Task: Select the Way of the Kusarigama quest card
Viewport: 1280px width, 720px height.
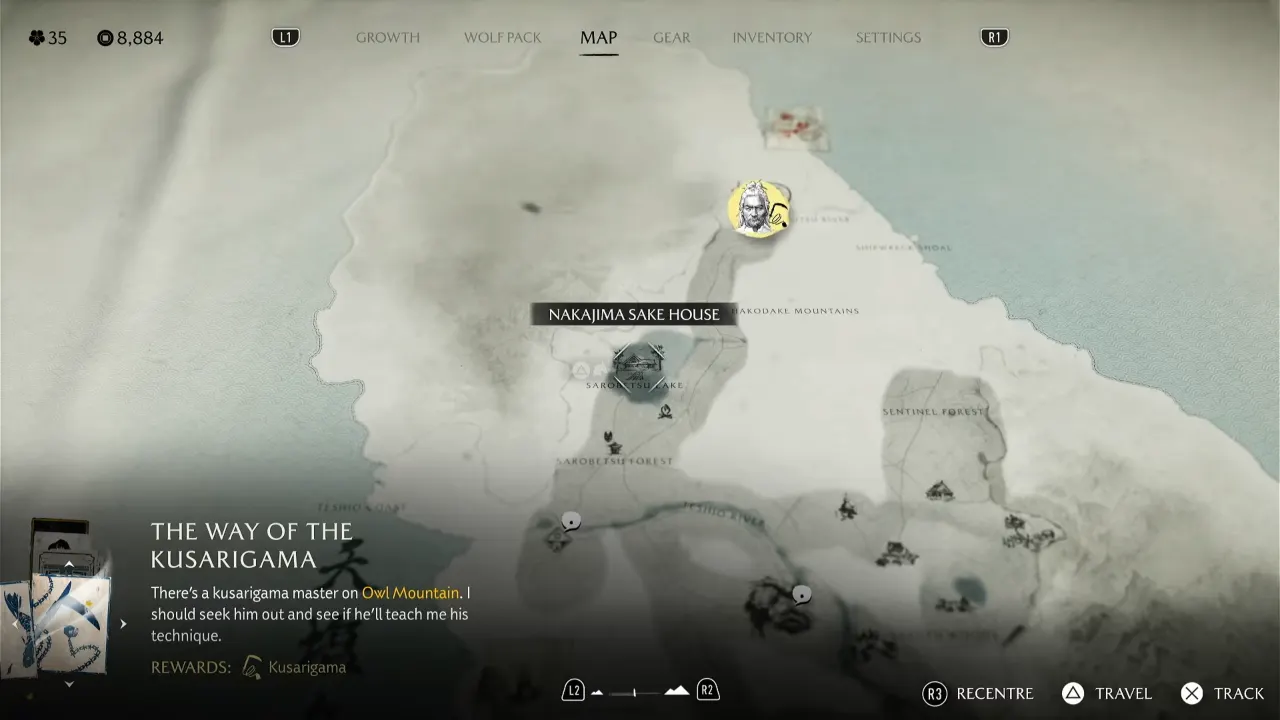Action: (x=70, y=620)
